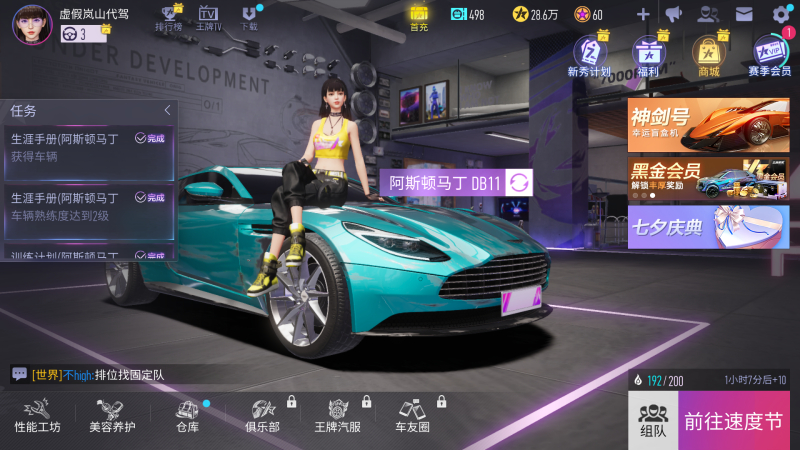The height and width of the screenshot is (450, 800).
Task: Open the mail envelope
Action: [744, 14]
